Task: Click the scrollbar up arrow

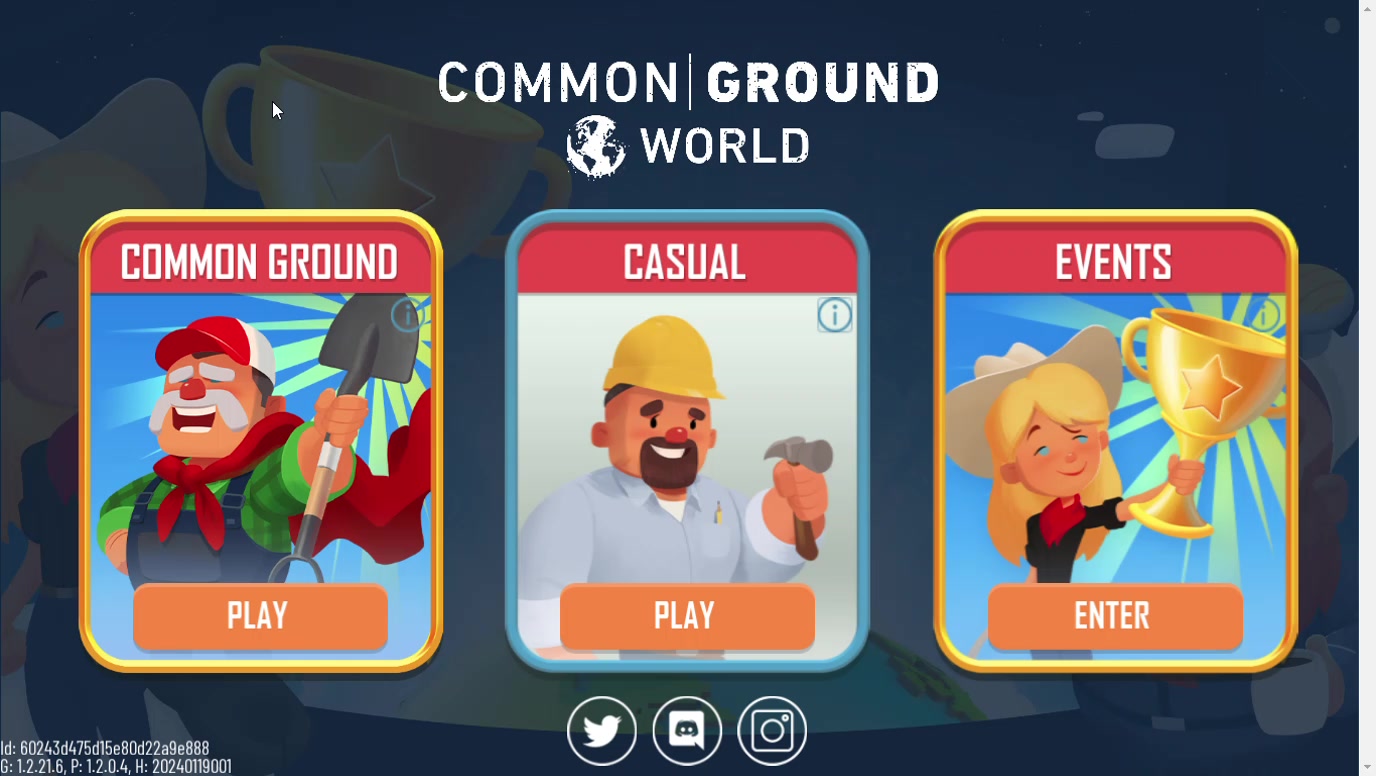Action: [1367, 8]
